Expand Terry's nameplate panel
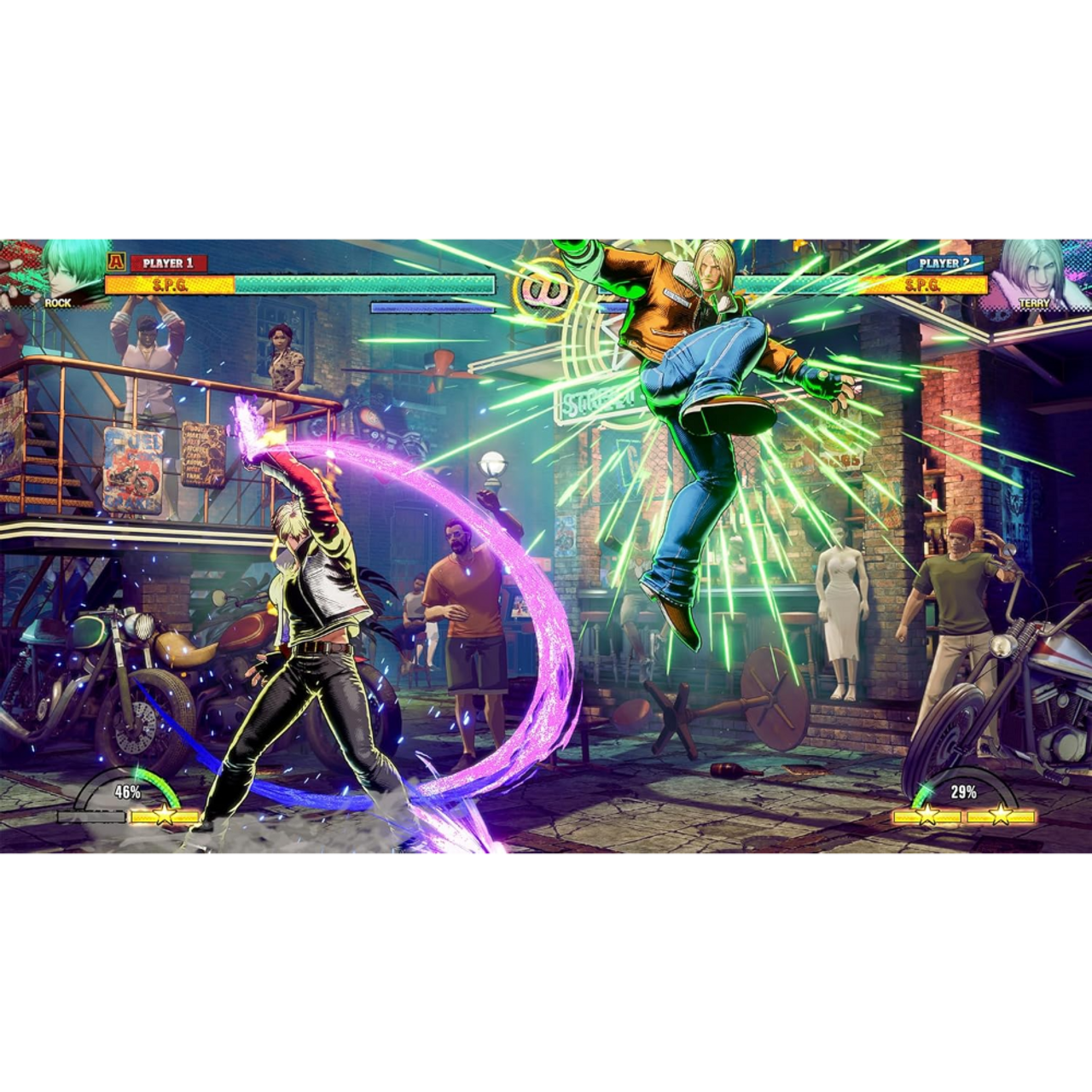This screenshot has height=1092, width=1092. [x=1035, y=303]
